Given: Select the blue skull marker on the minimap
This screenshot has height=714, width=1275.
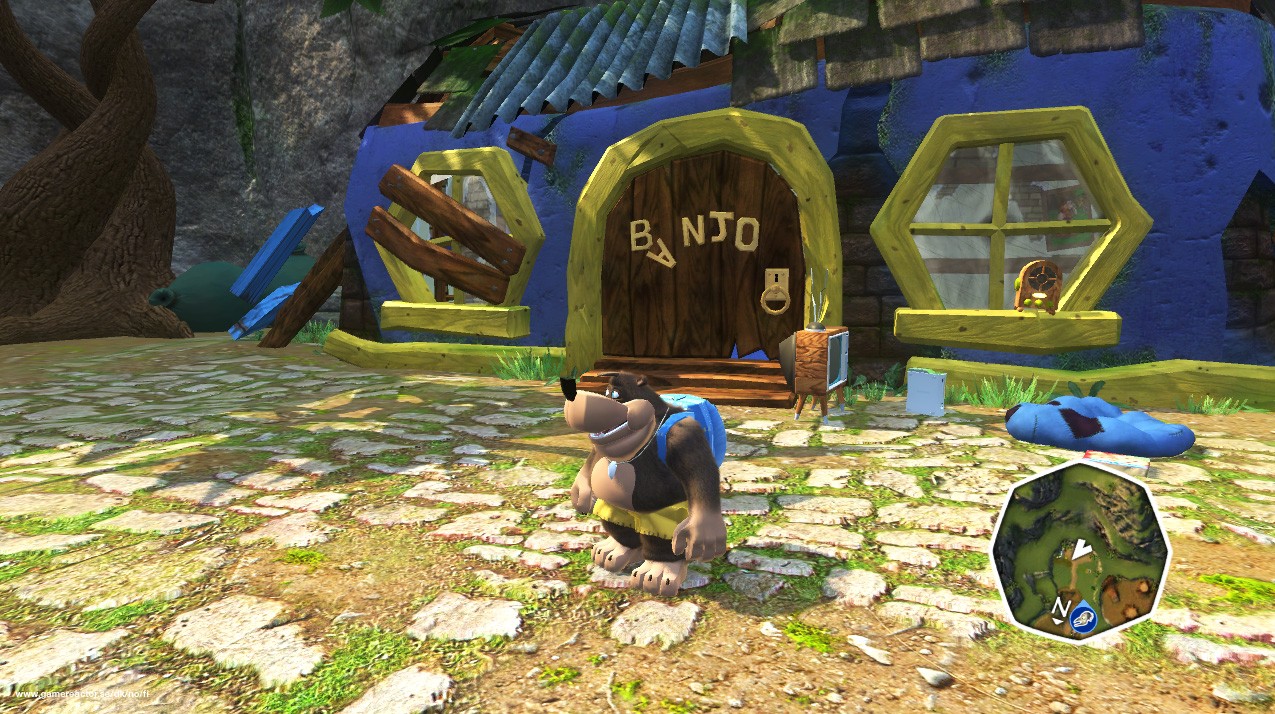Looking at the screenshot, I should pos(1084,621).
